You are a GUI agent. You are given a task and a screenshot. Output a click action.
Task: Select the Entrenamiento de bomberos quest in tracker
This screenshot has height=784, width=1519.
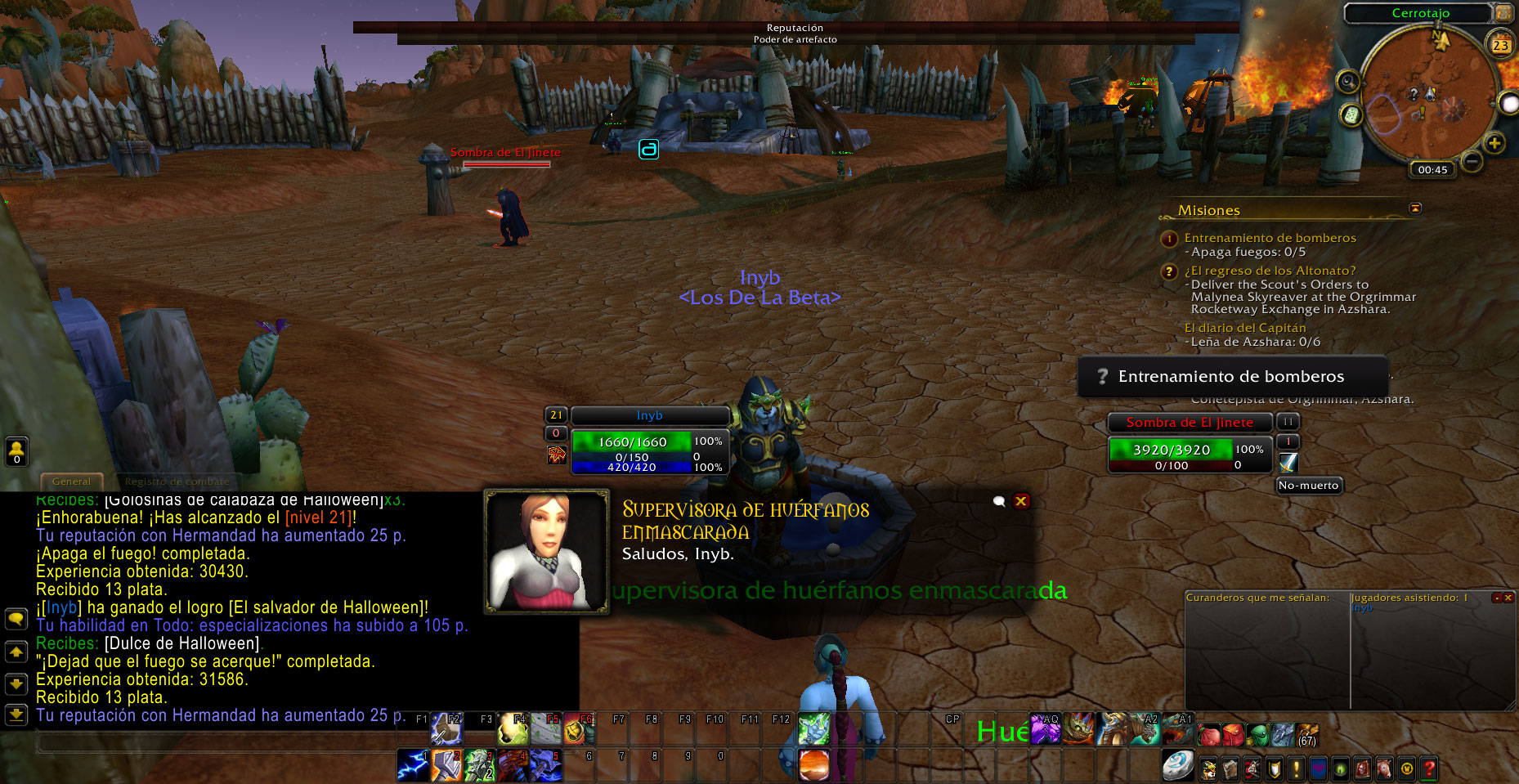(x=1270, y=238)
